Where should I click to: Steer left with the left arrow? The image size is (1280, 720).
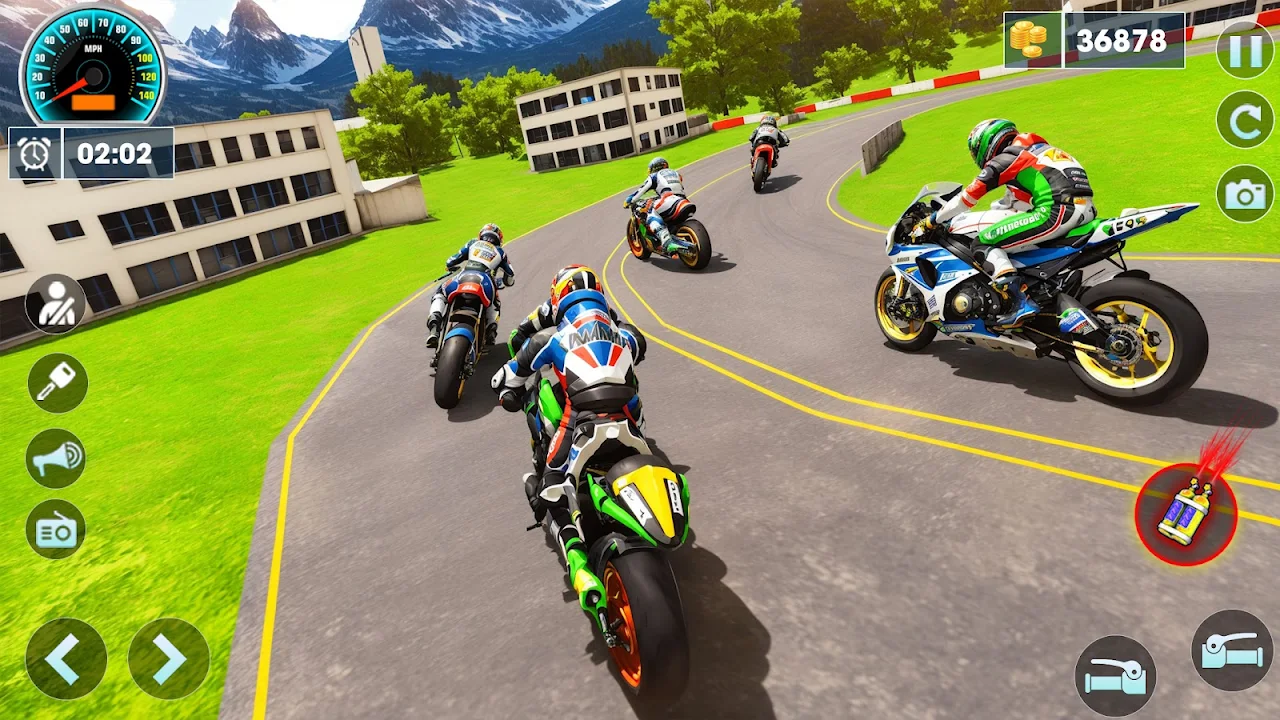(x=66, y=658)
